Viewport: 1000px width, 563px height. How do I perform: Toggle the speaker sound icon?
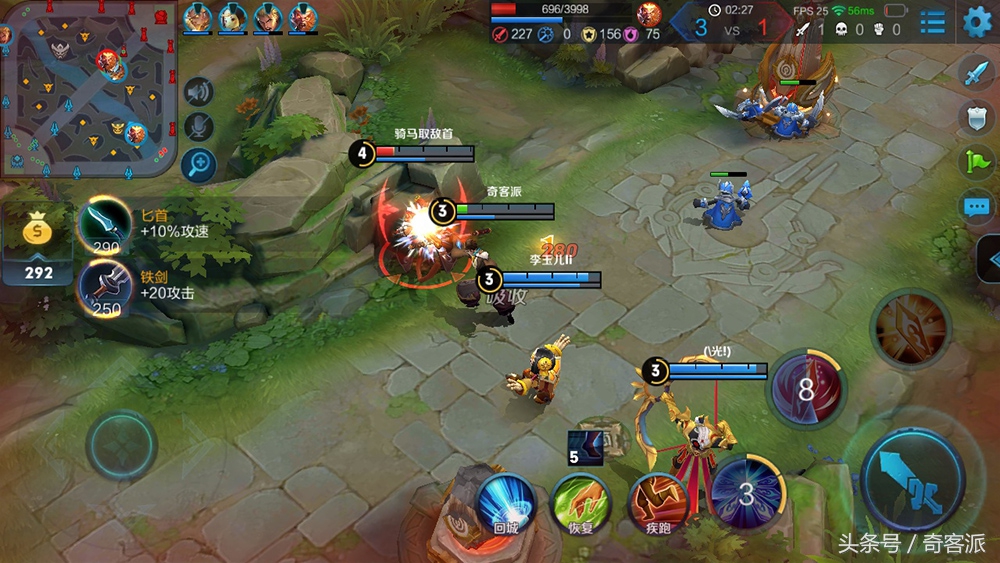(199, 92)
